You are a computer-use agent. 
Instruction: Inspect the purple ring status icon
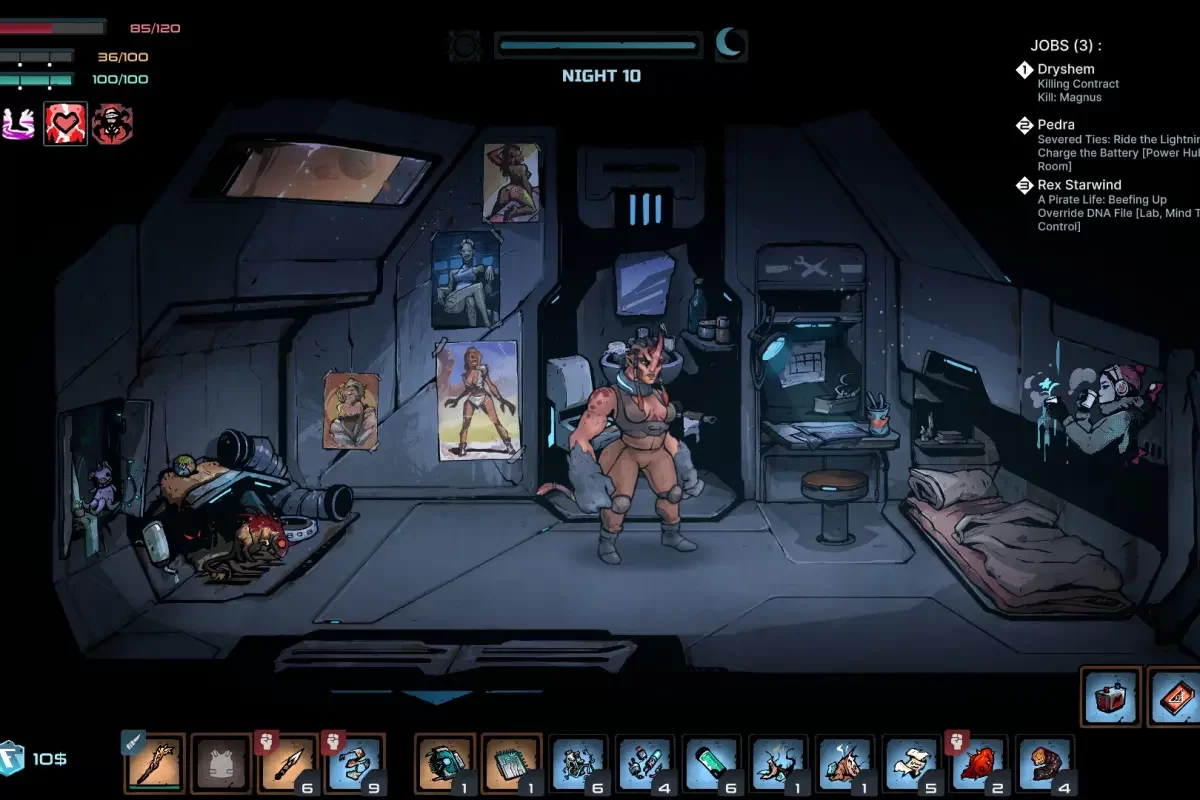point(19,124)
